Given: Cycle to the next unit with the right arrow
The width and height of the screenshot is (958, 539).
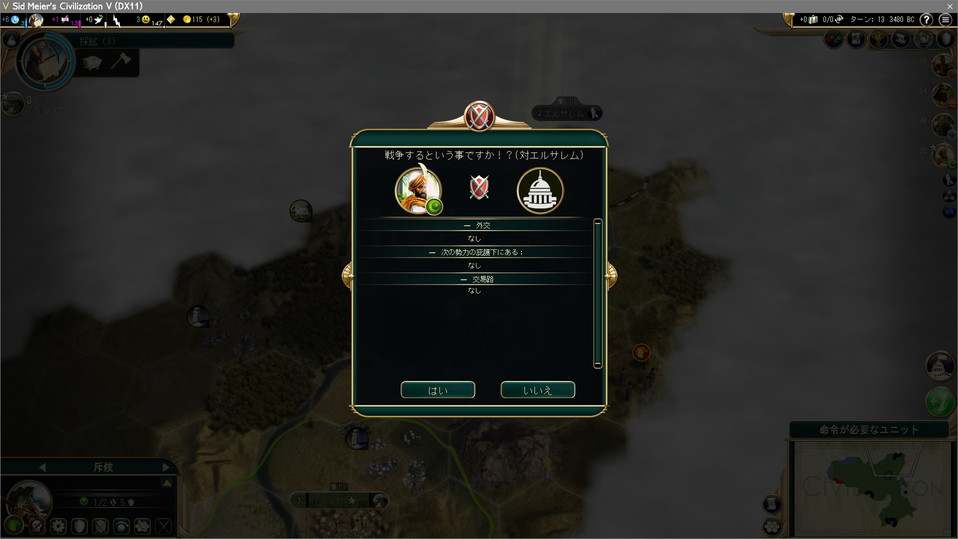Looking at the screenshot, I should click(166, 467).
